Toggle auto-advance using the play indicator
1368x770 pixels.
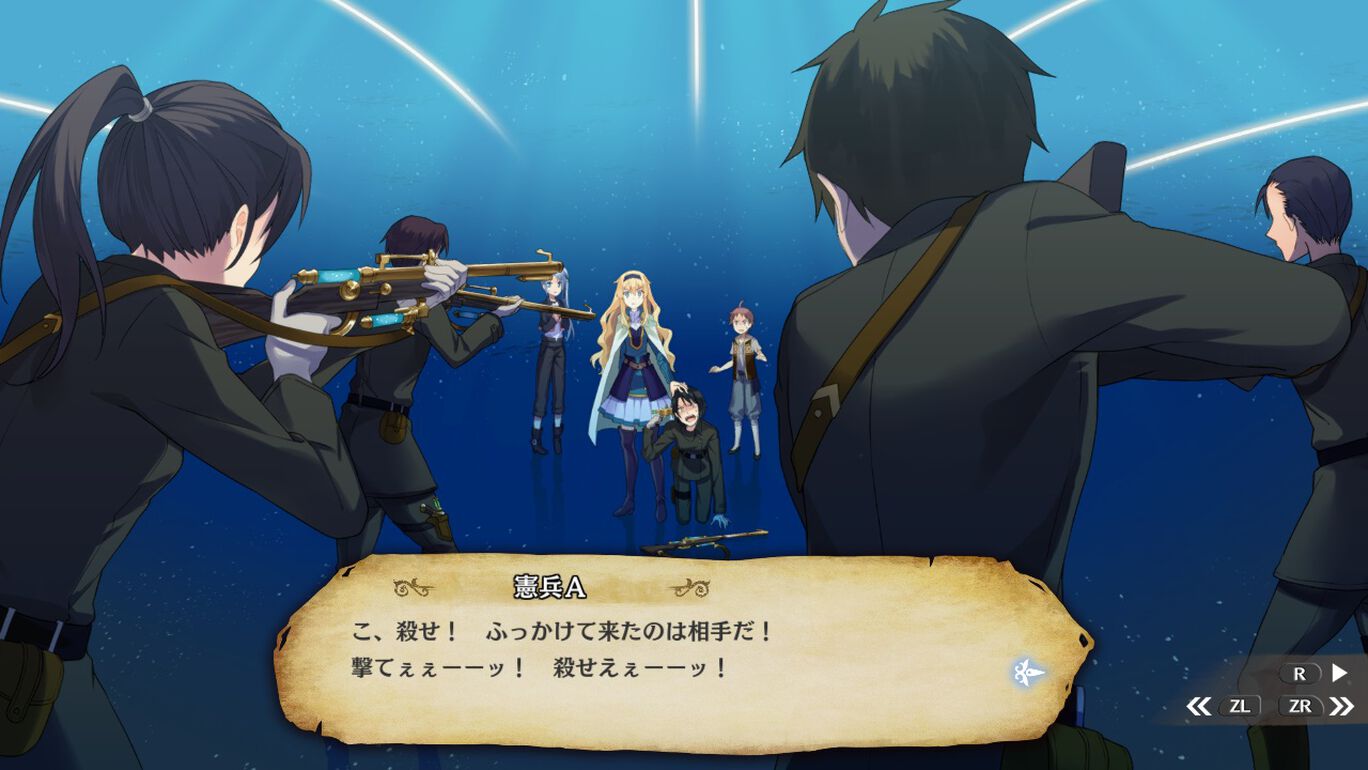click(1337, 673)
